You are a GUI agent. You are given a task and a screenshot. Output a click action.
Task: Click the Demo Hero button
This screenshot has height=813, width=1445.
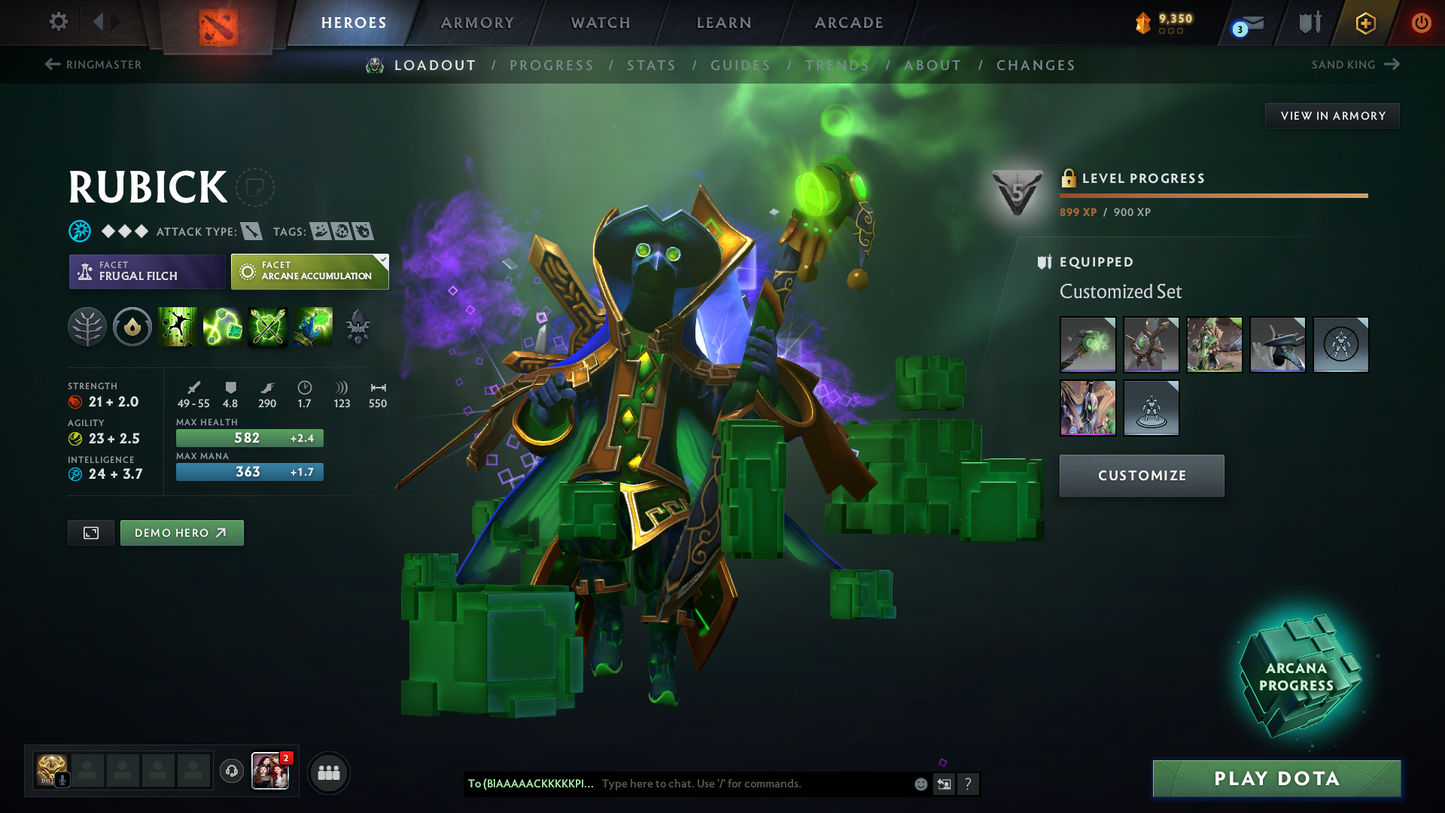point(181,532)
